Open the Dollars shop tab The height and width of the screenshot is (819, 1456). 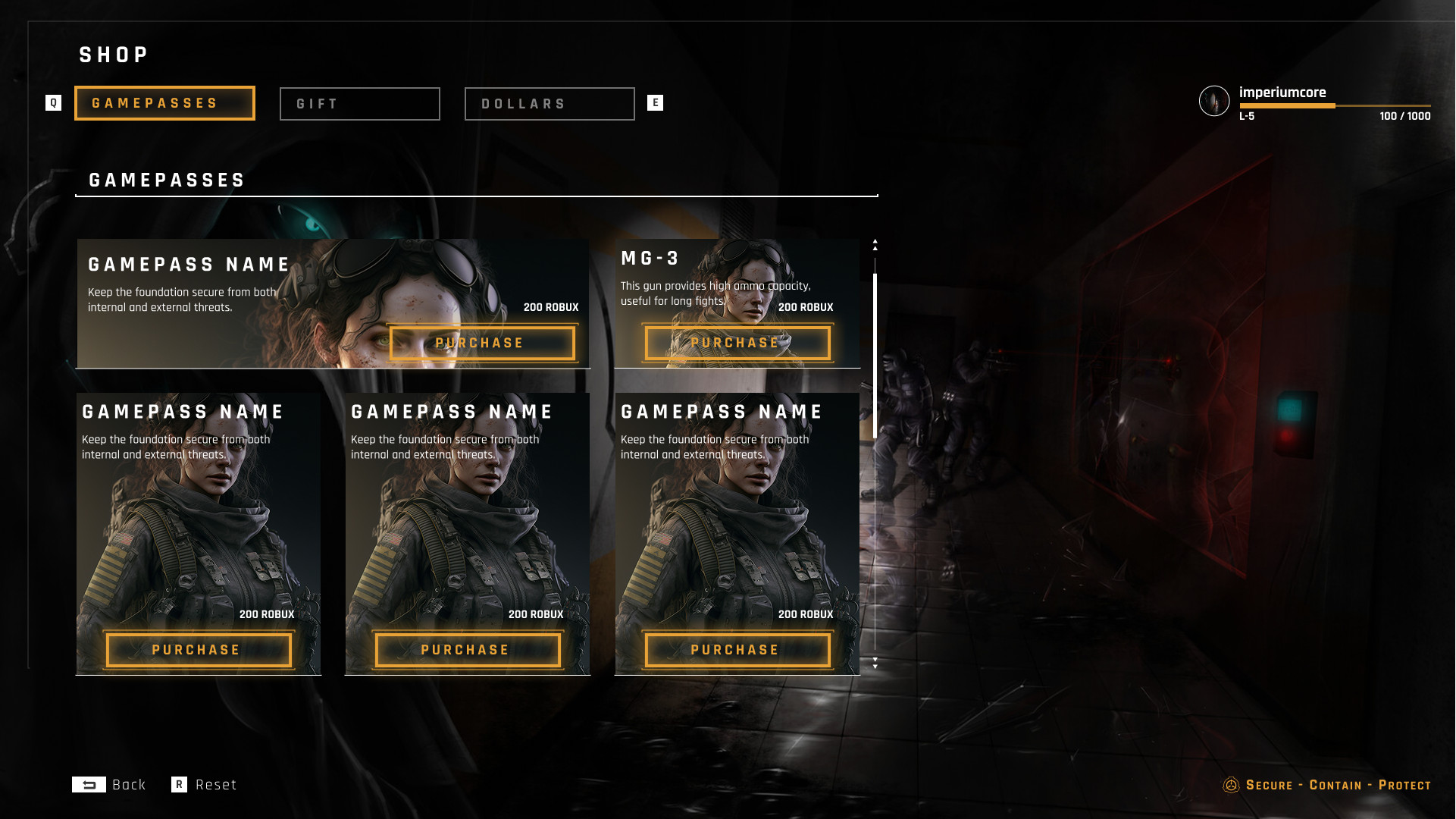(x=549, y=104)
